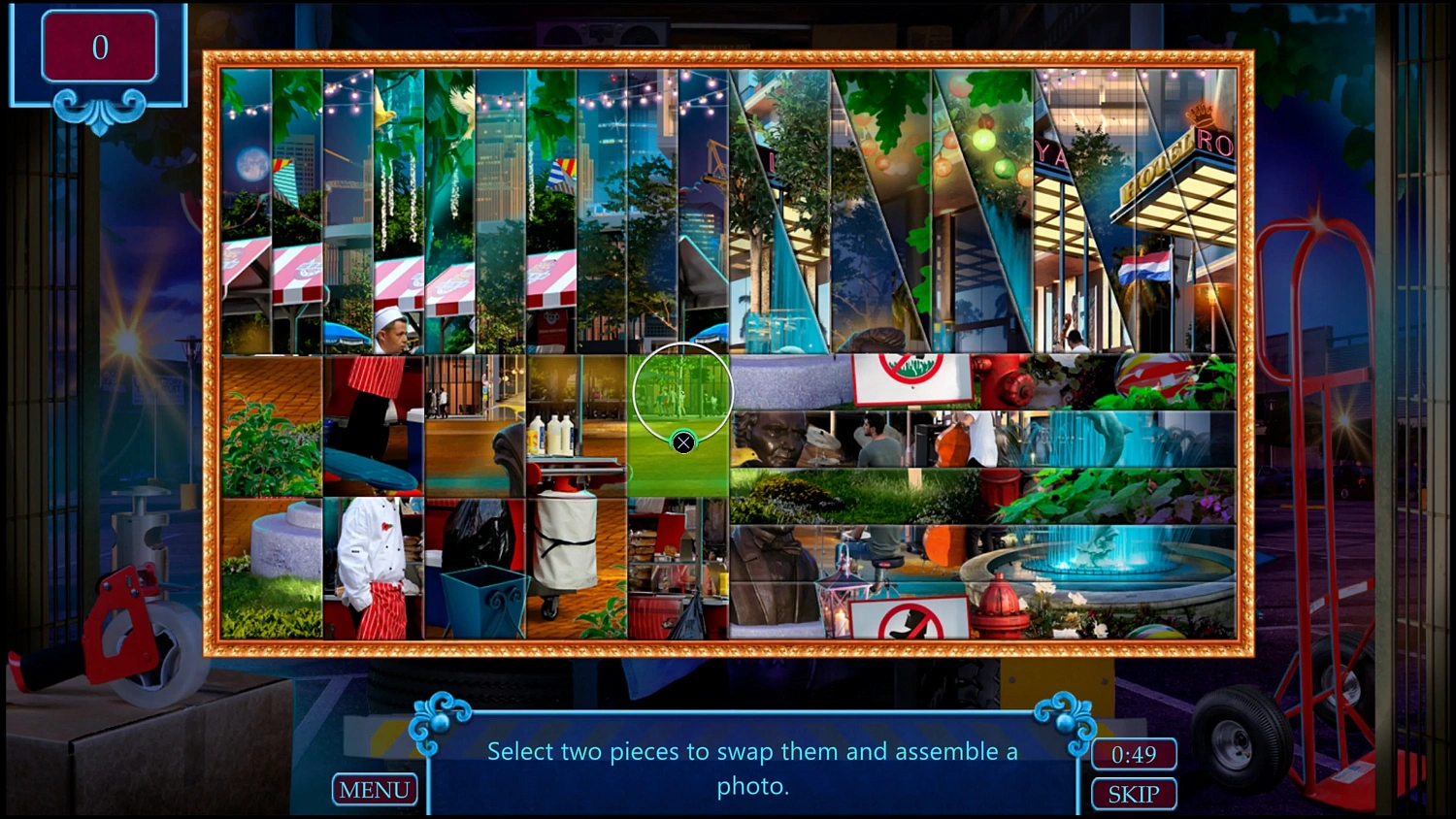This screenshot has height=819, width=1456.
Task: Open the MENU
Action: [375, 789]
